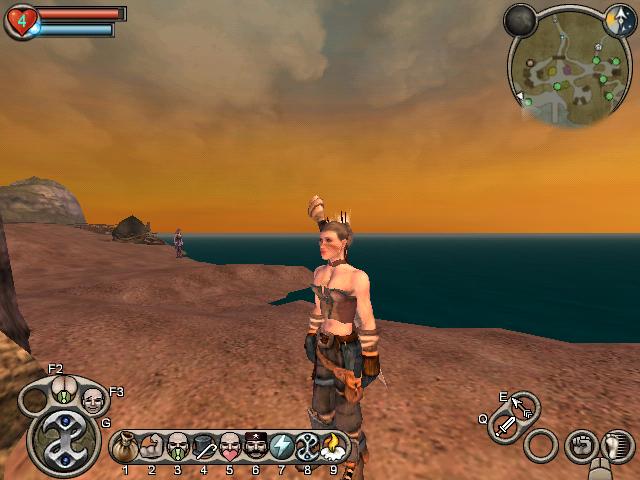This screenshot has height=480, width=640.
Task: Select the top hat and cane expression
Action: point(204,446)
